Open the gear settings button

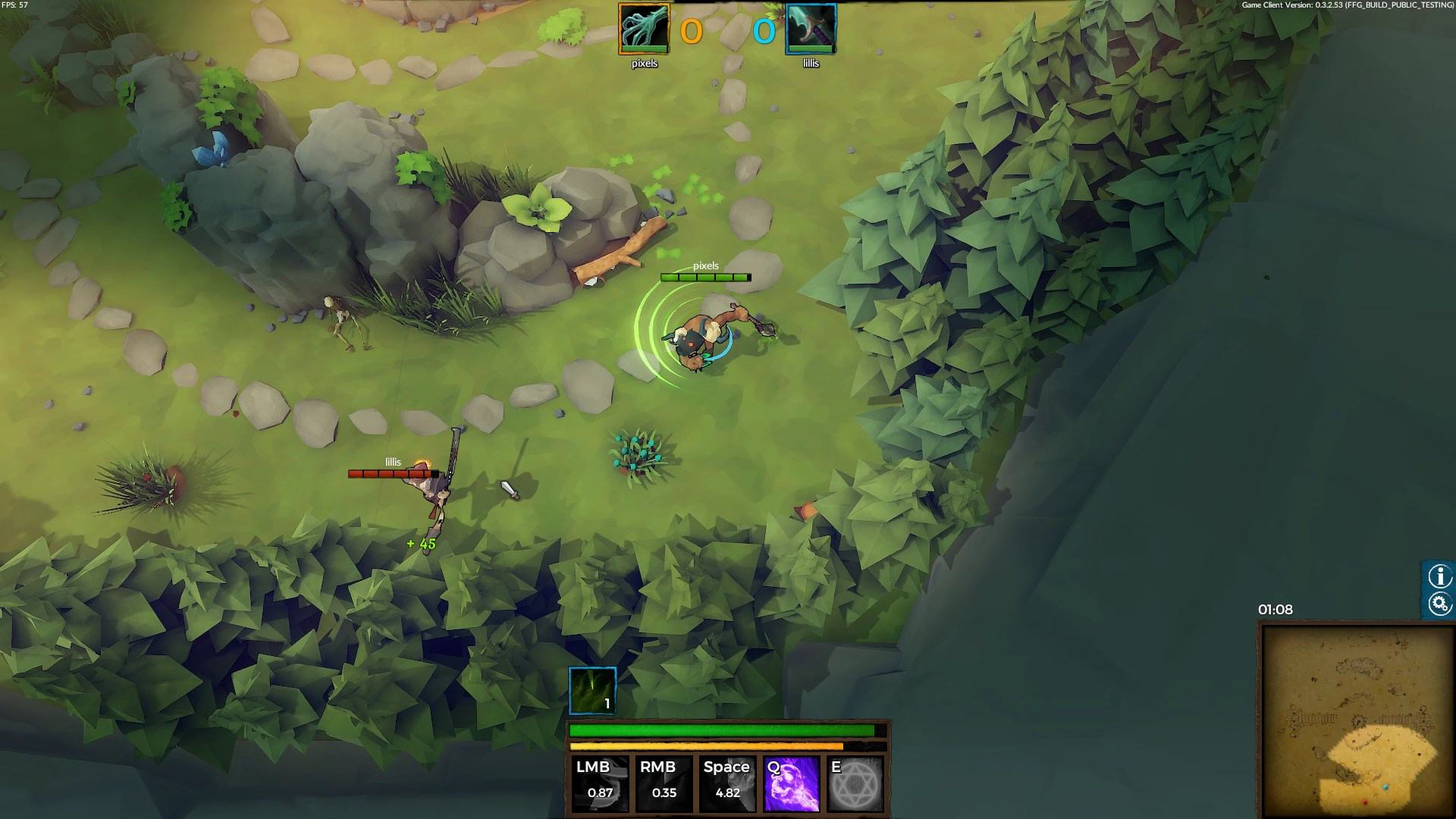[1439, 604]
